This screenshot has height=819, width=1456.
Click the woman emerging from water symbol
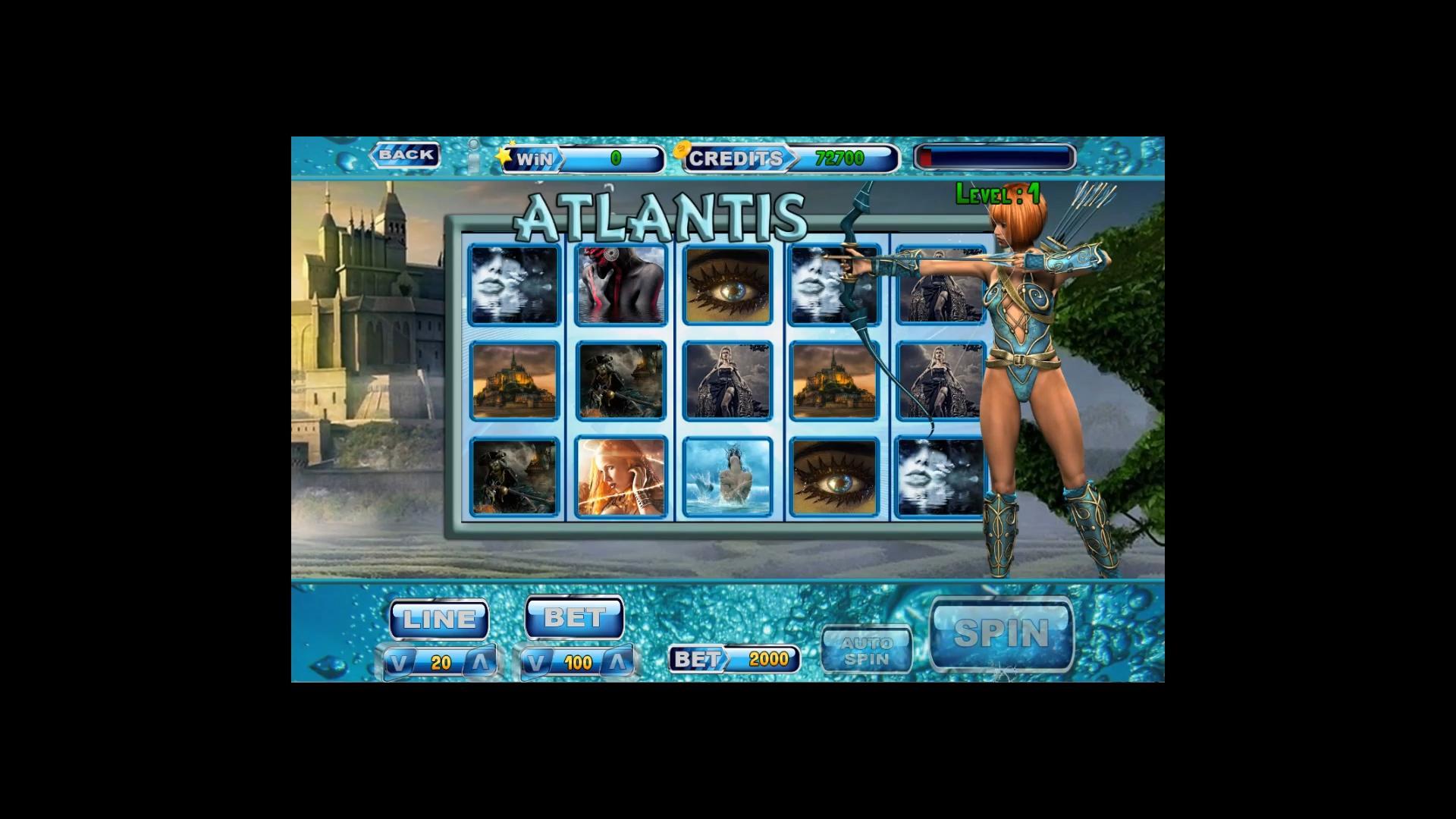(726, 476)
